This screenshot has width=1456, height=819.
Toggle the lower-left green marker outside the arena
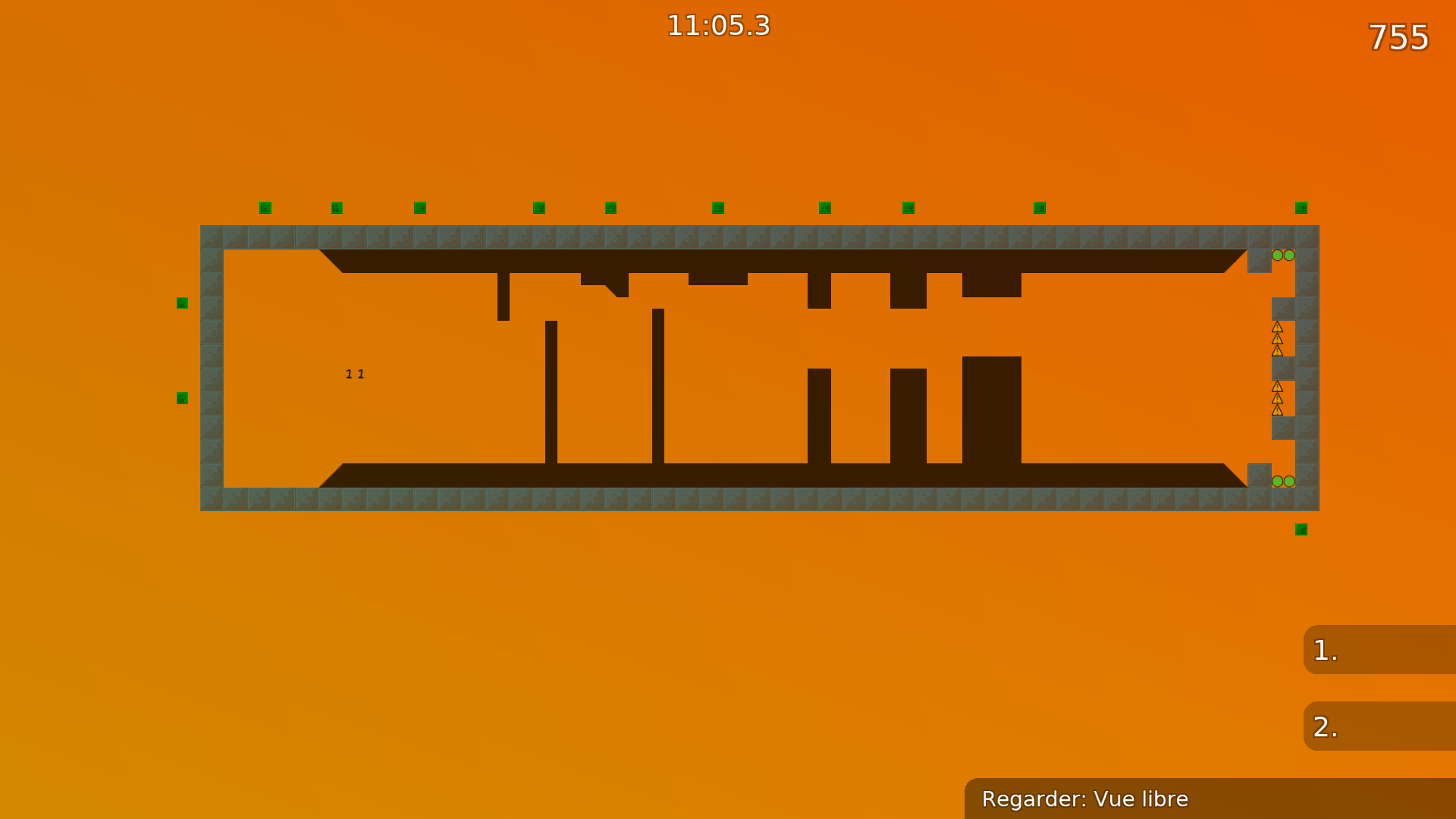click(x=181, y=397)
